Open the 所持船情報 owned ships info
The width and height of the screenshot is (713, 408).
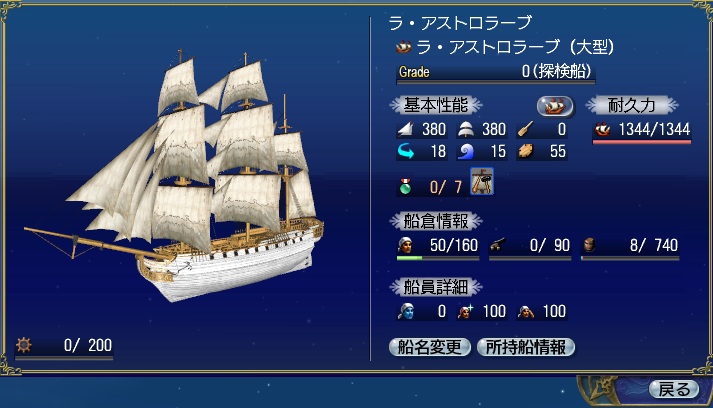tap(526, 348)
